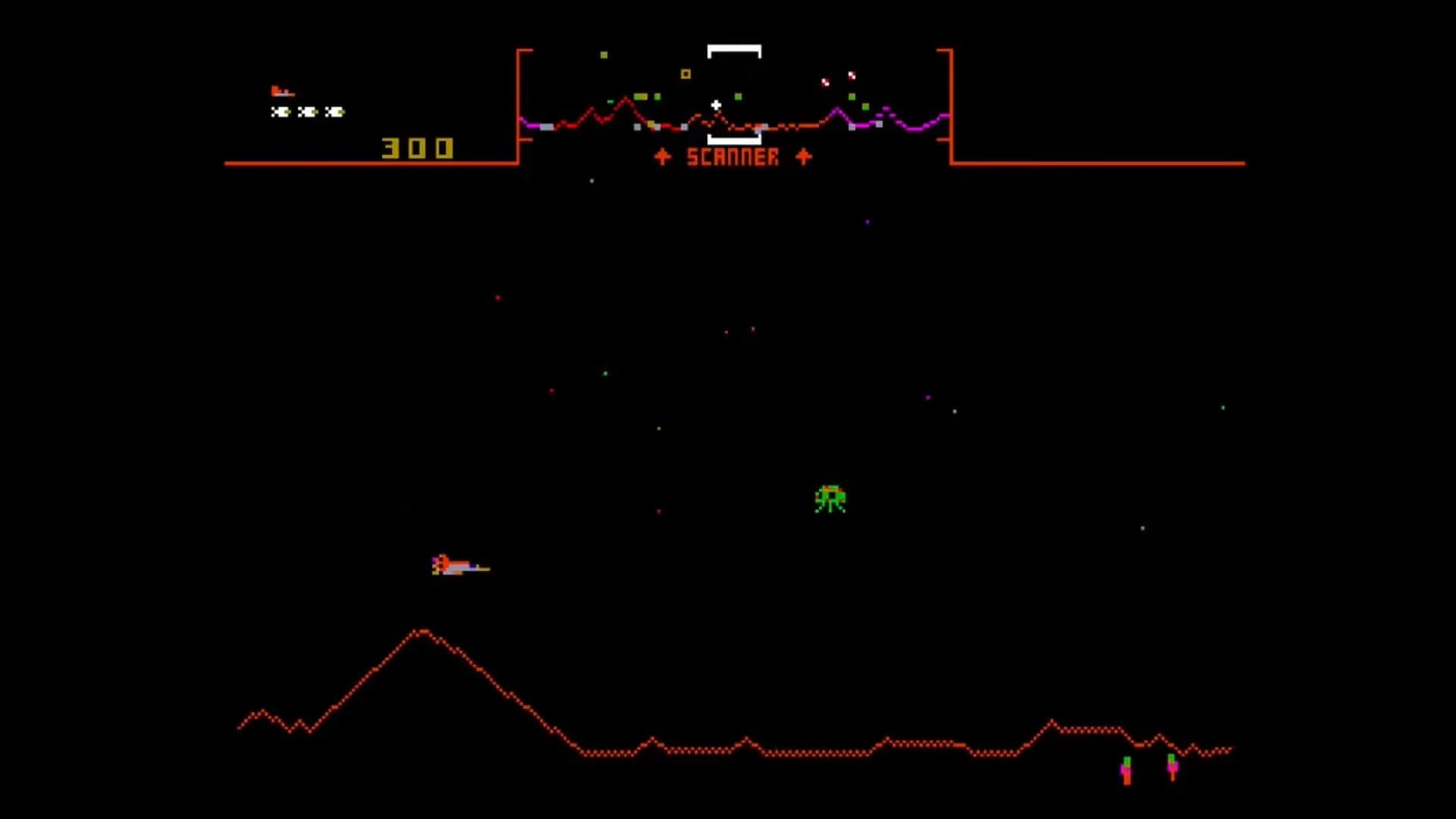Click the left diamond beside SCANNER label
The height and width of the screenshot is (819, 1456).
pos(661,157)
